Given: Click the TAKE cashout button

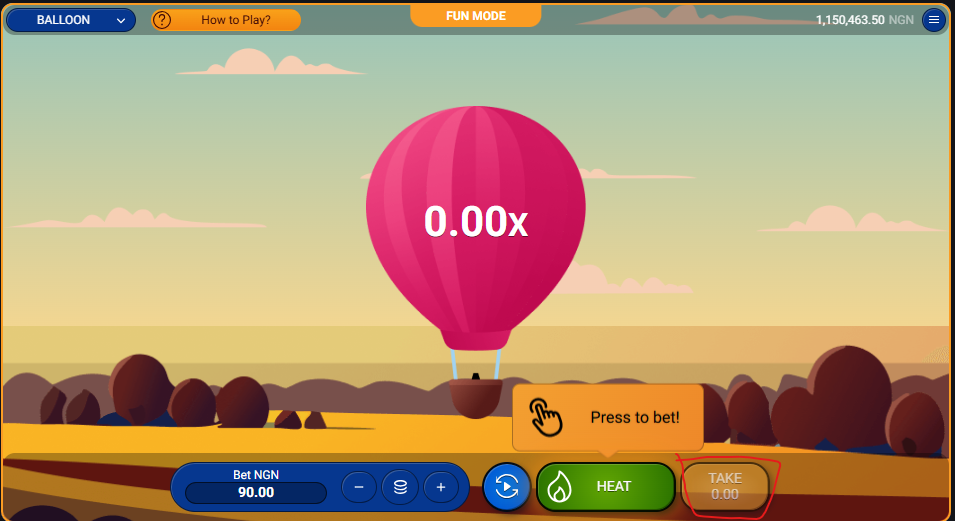Looking at the screenshot, I should click(725, 487).
